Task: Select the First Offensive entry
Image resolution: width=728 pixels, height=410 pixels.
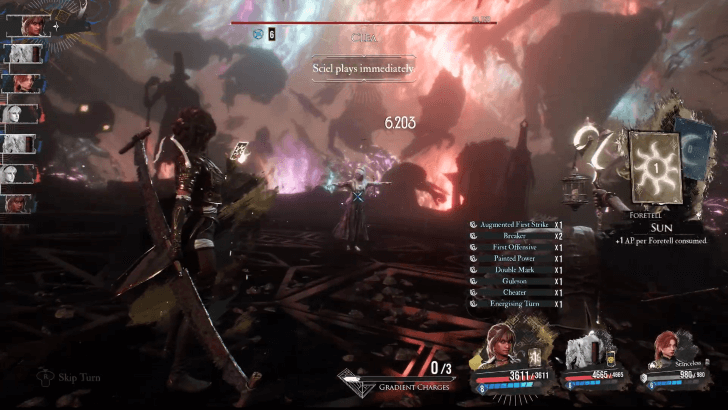Action: click(x=516, y=247)
